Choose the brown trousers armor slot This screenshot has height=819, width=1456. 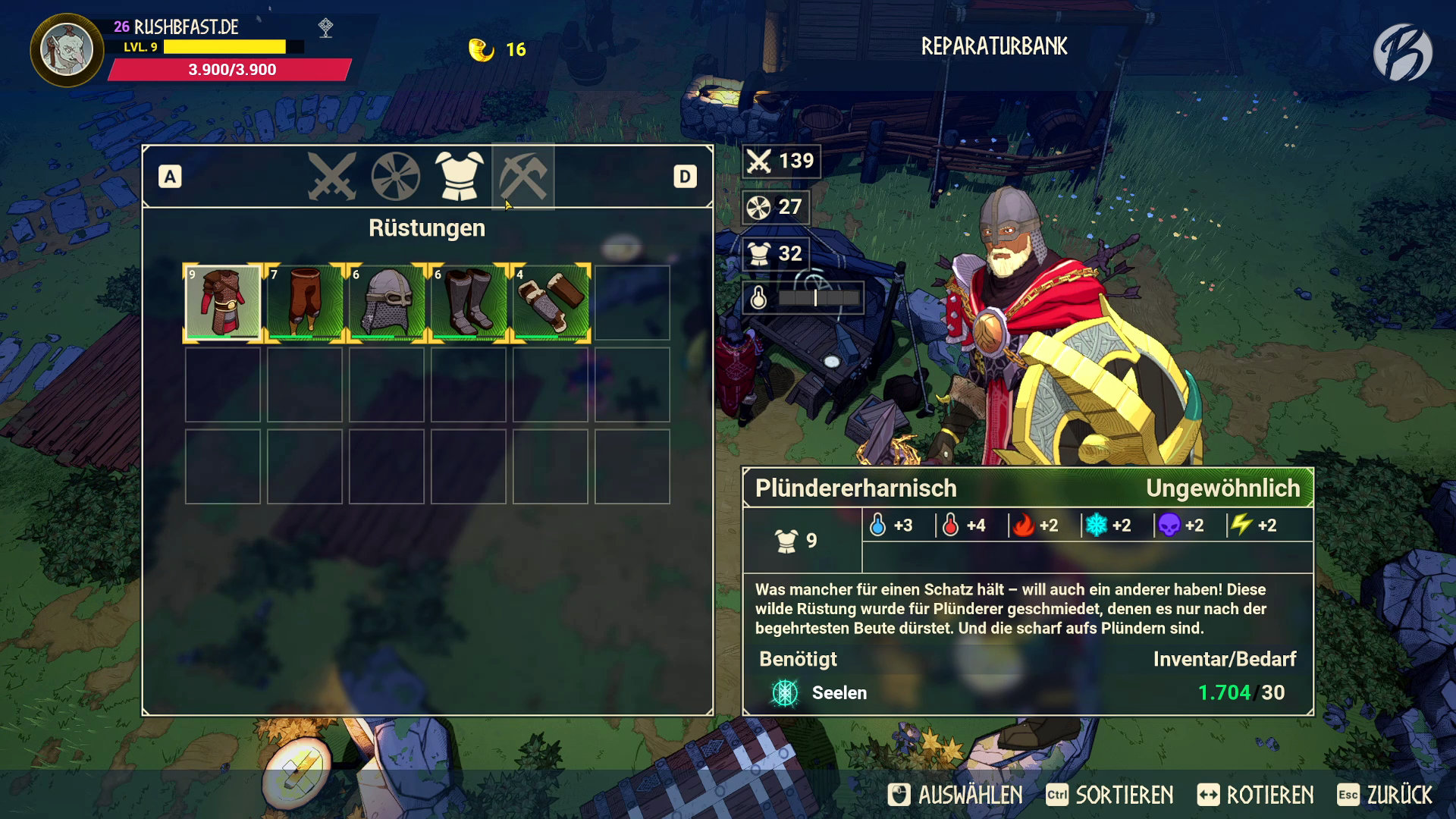305,303
